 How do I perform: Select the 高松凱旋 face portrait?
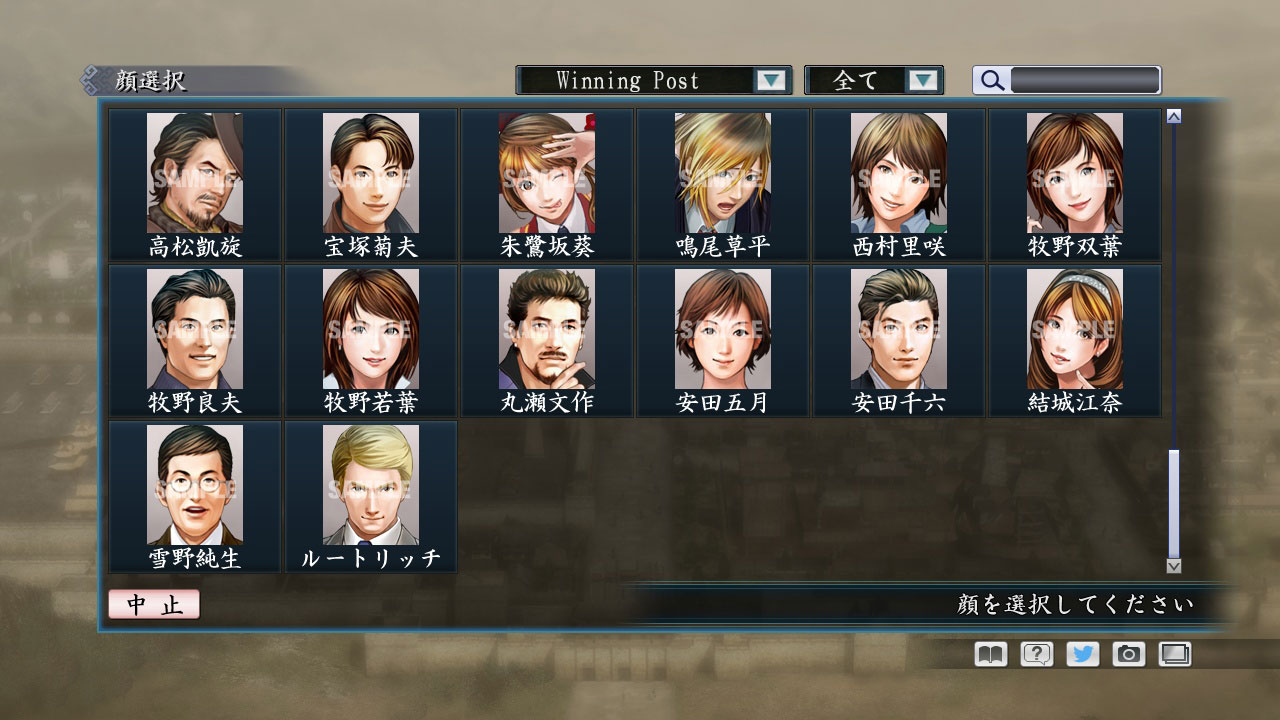[x=195, y=172]
